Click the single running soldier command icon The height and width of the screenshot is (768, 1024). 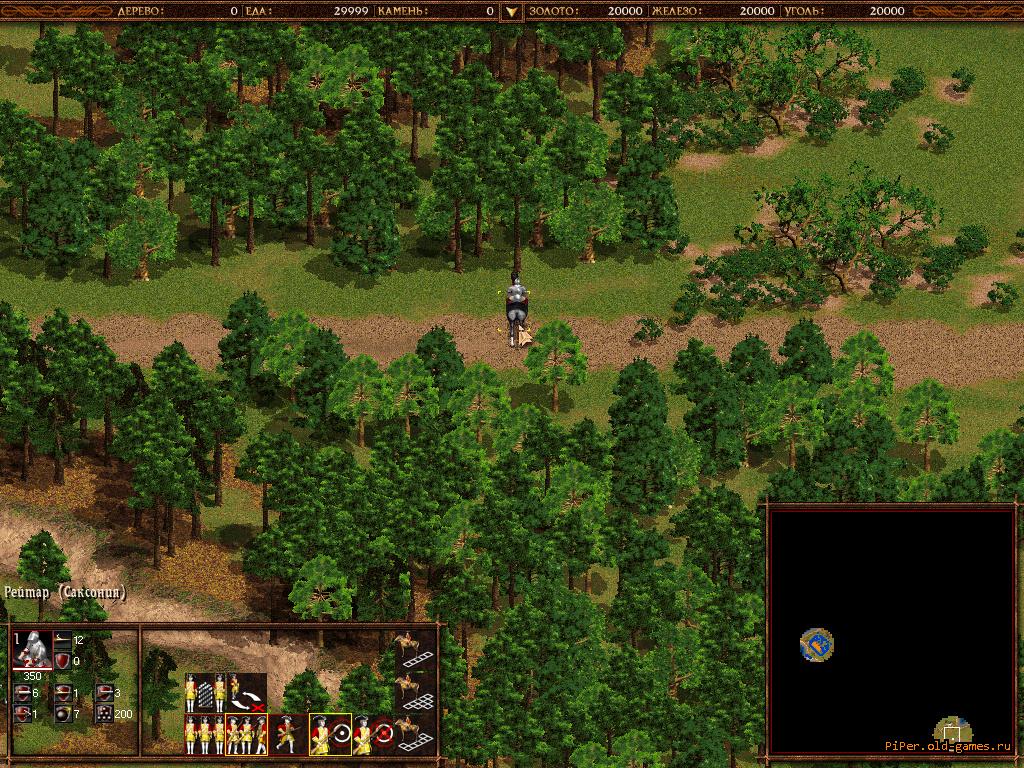coord(287,735)
